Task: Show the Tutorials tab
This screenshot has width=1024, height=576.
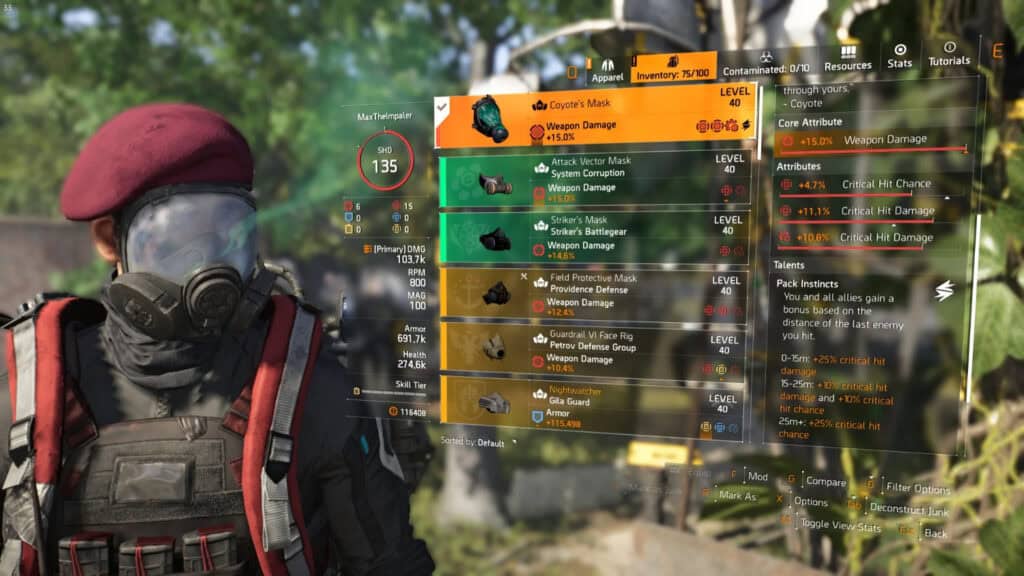Action: [949, 54]
